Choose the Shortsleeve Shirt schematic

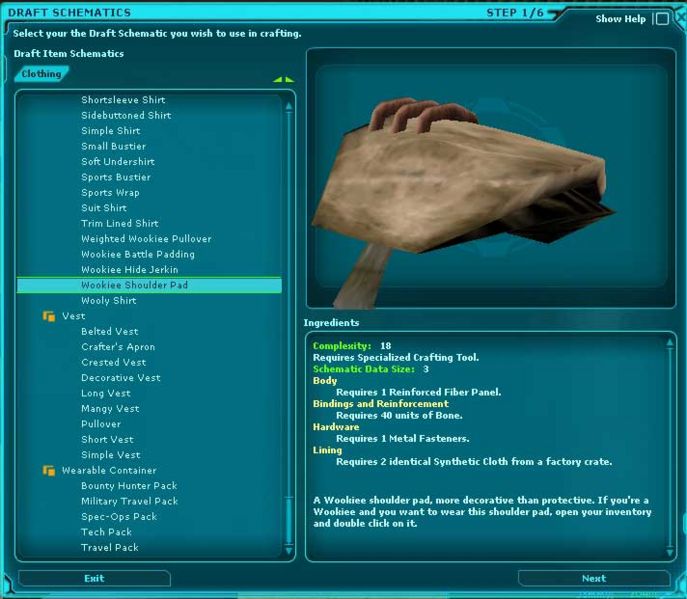(123, 100)
